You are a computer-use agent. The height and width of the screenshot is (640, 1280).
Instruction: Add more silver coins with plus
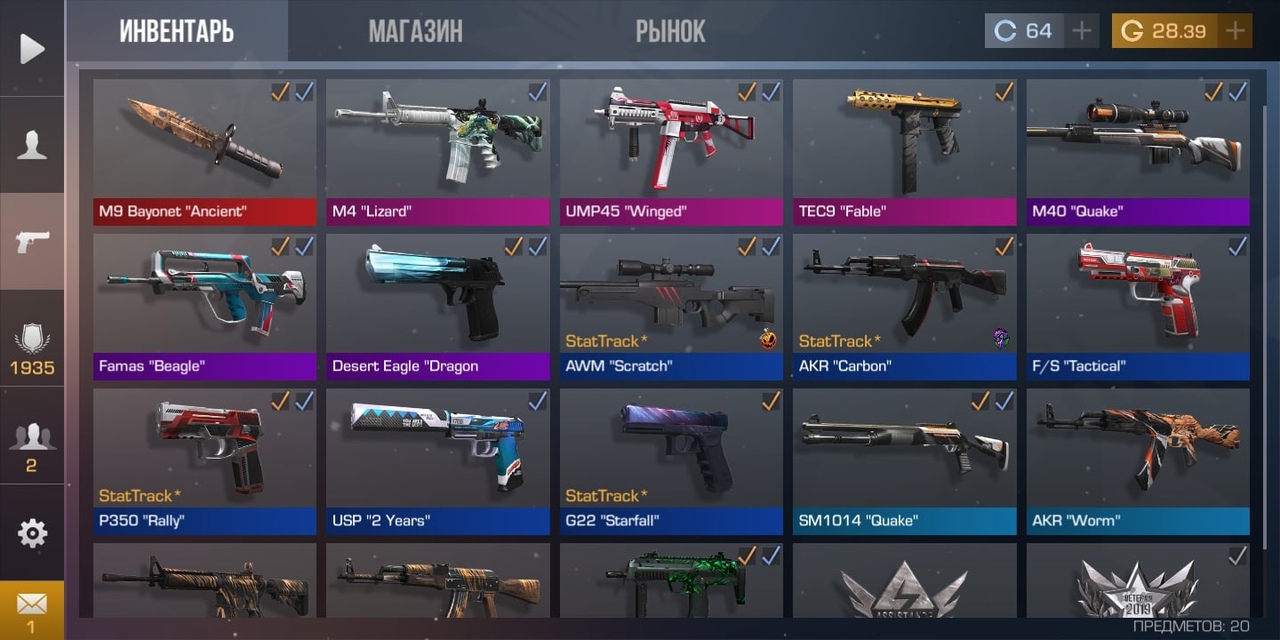(x=1081, y=31)
